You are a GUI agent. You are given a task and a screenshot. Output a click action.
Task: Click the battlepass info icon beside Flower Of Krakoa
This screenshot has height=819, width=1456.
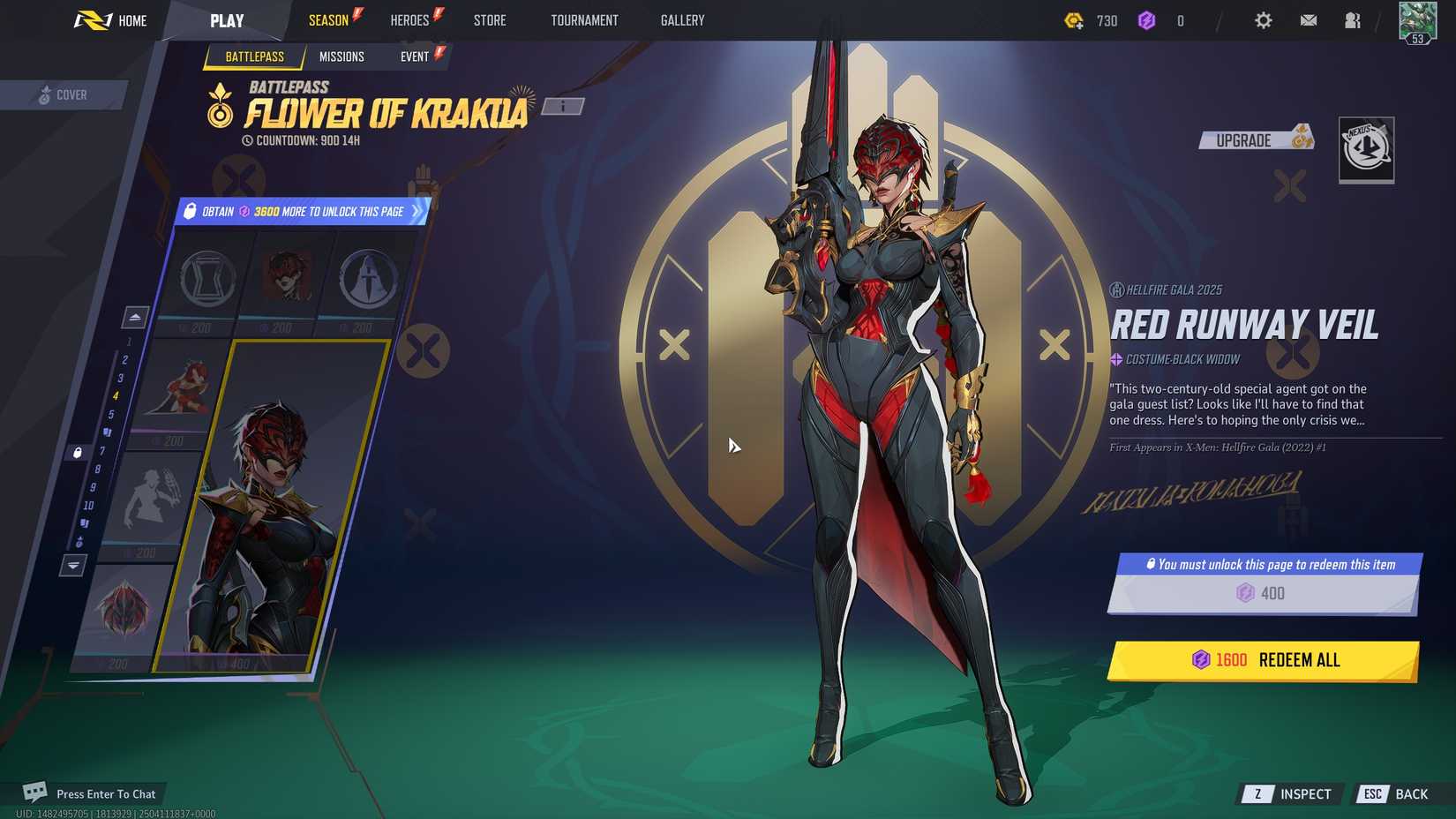click(562, 105)
